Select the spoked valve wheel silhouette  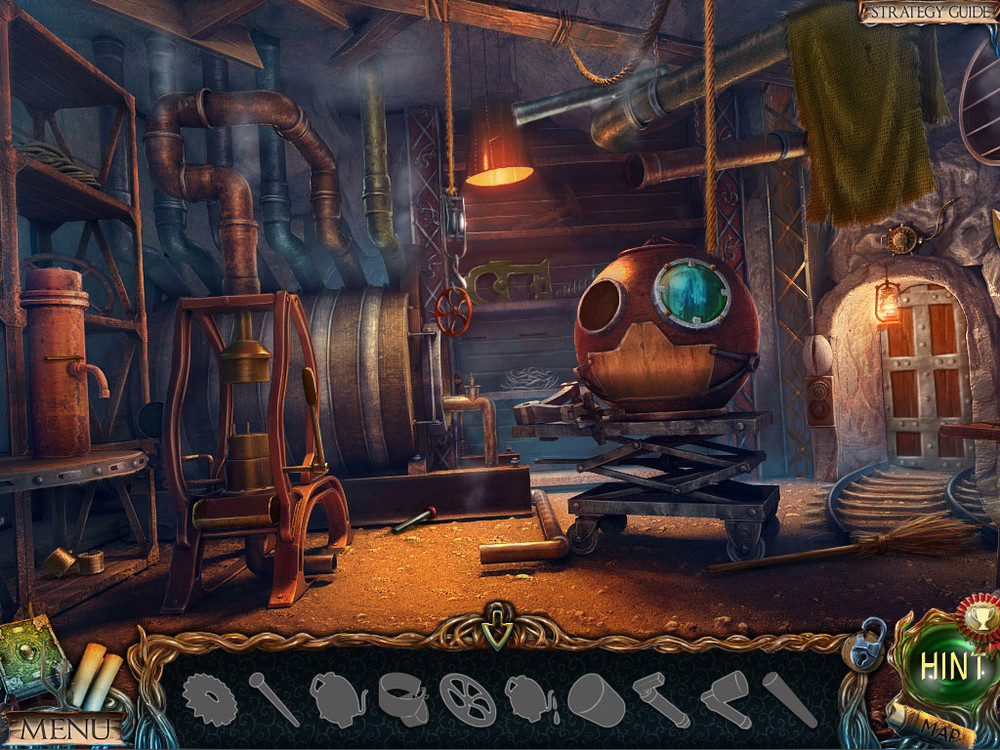click(467, 699)
